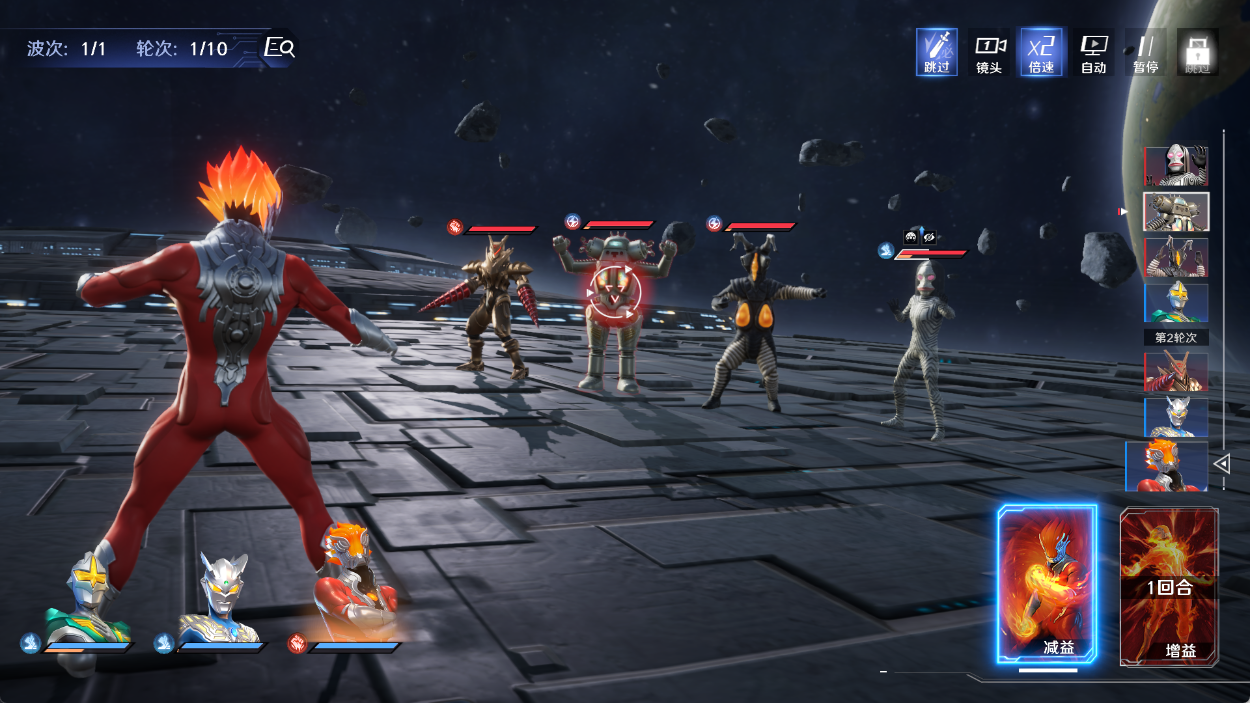Open the battle info magnifier icon
1250x703 pixels.
(x=278, y=47)
